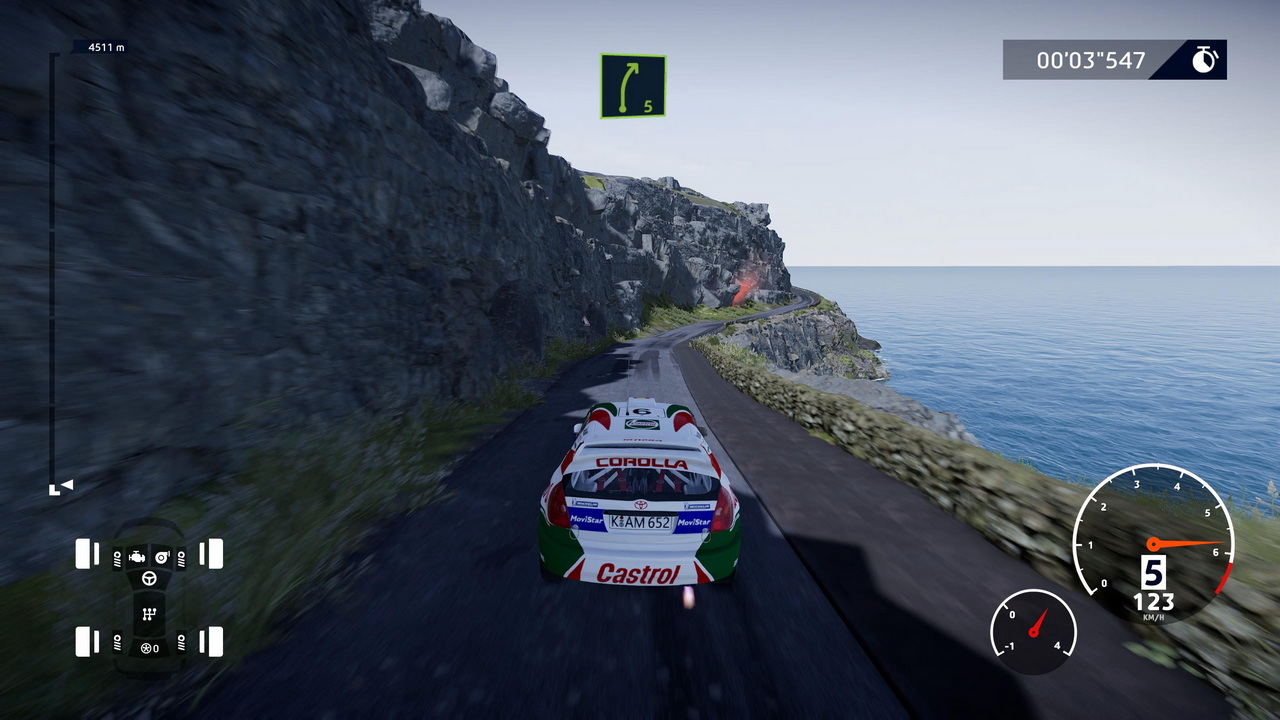Viewport: 1280px width, 720px height.
Task: Select the turbo status icon
Action: click(x=162, y=556)
